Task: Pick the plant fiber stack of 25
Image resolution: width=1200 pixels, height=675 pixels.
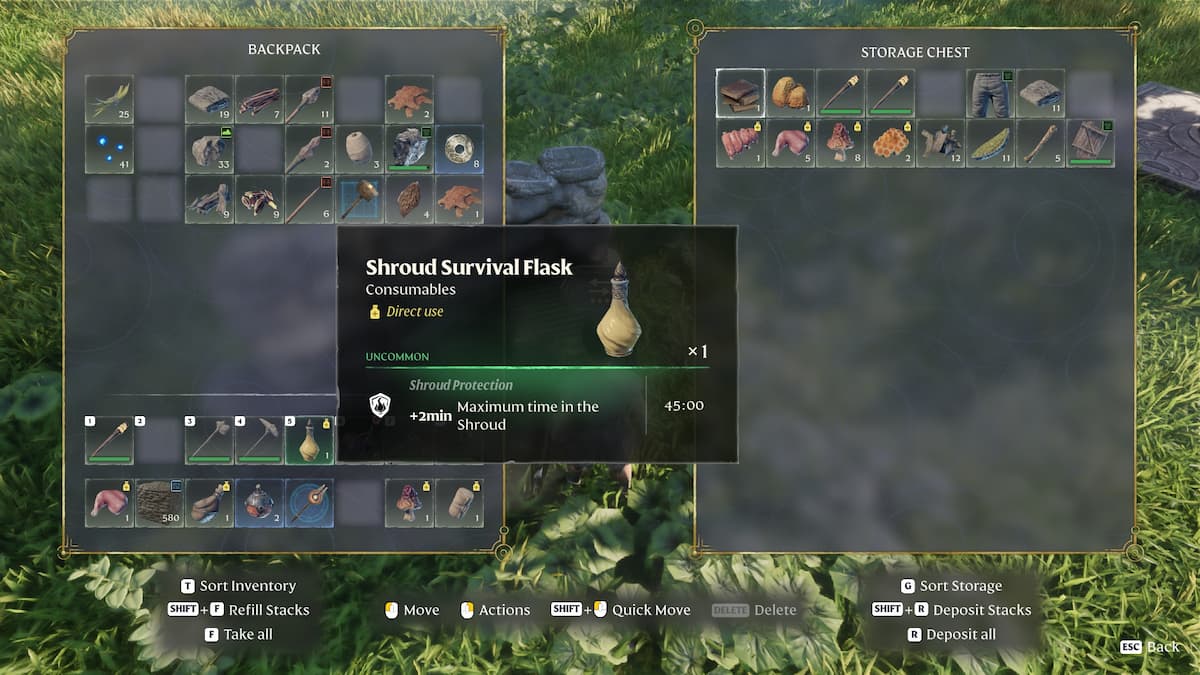Action: point(109,99)
